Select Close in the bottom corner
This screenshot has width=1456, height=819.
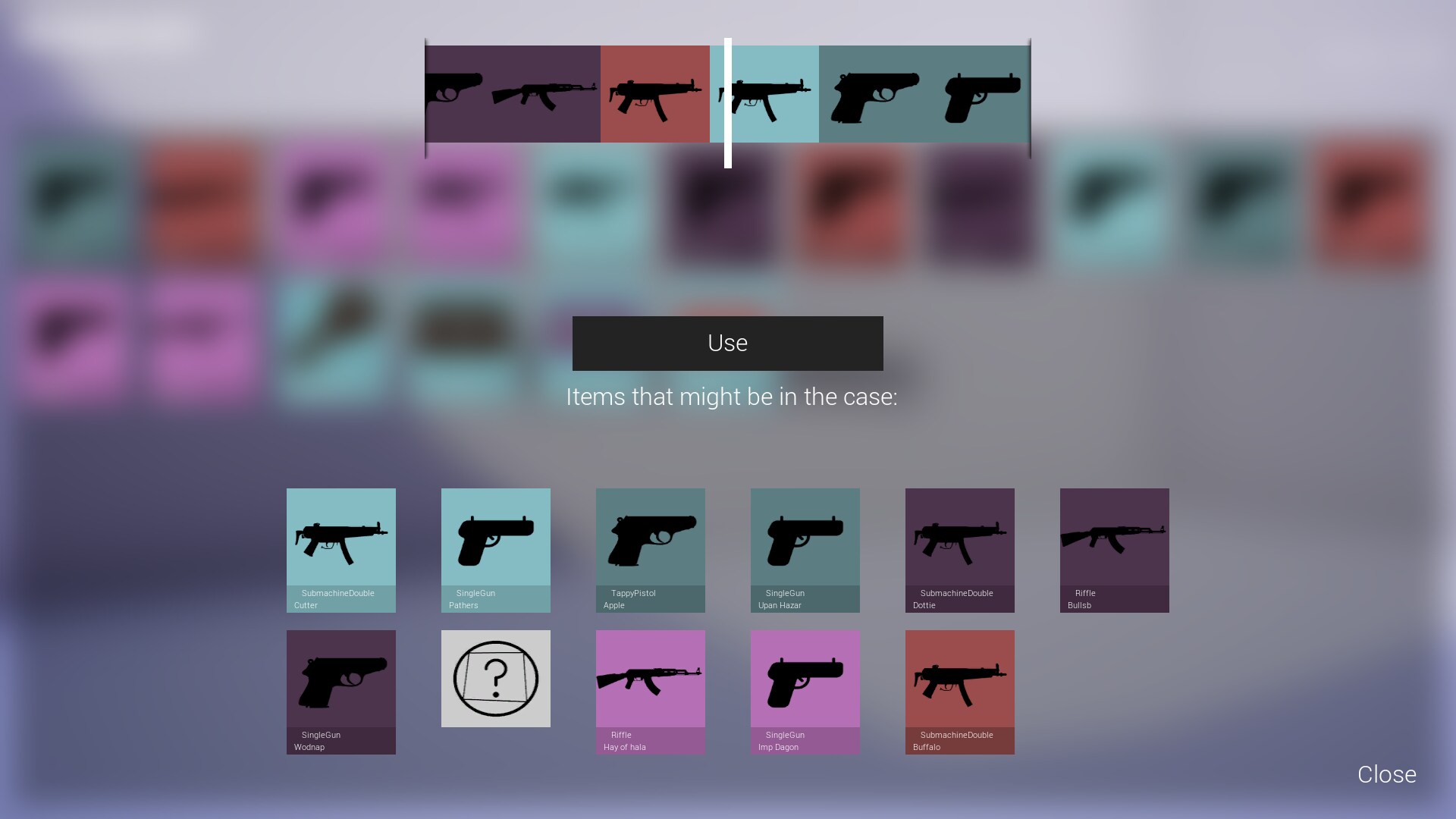click(x=1386, y=774)
